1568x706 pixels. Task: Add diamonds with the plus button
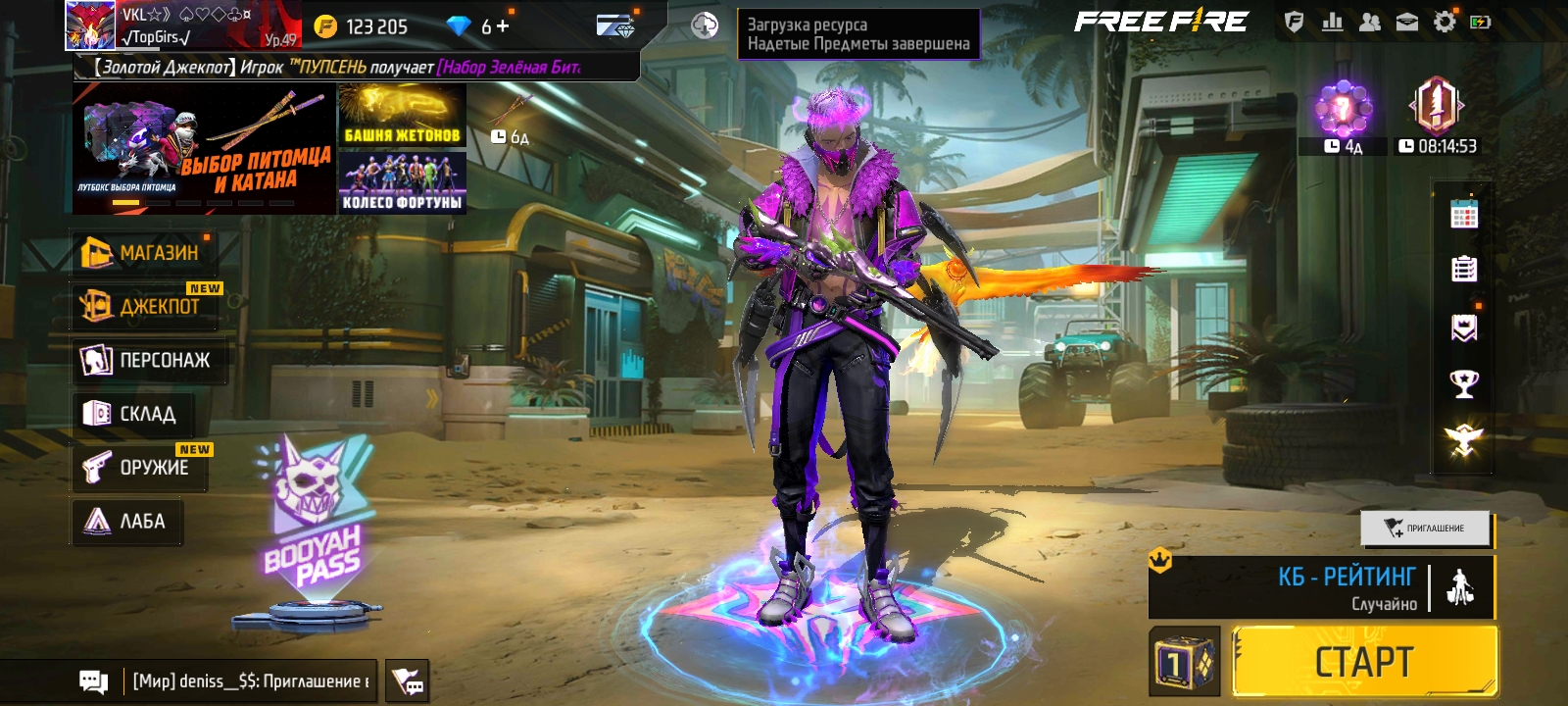[503, 26]
